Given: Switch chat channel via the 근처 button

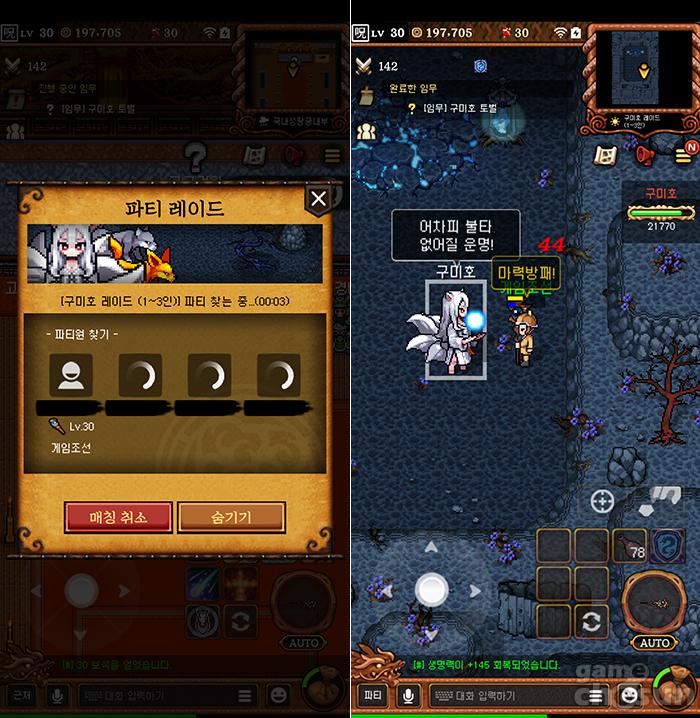Looking at the screenshot, I should (19, 694).
